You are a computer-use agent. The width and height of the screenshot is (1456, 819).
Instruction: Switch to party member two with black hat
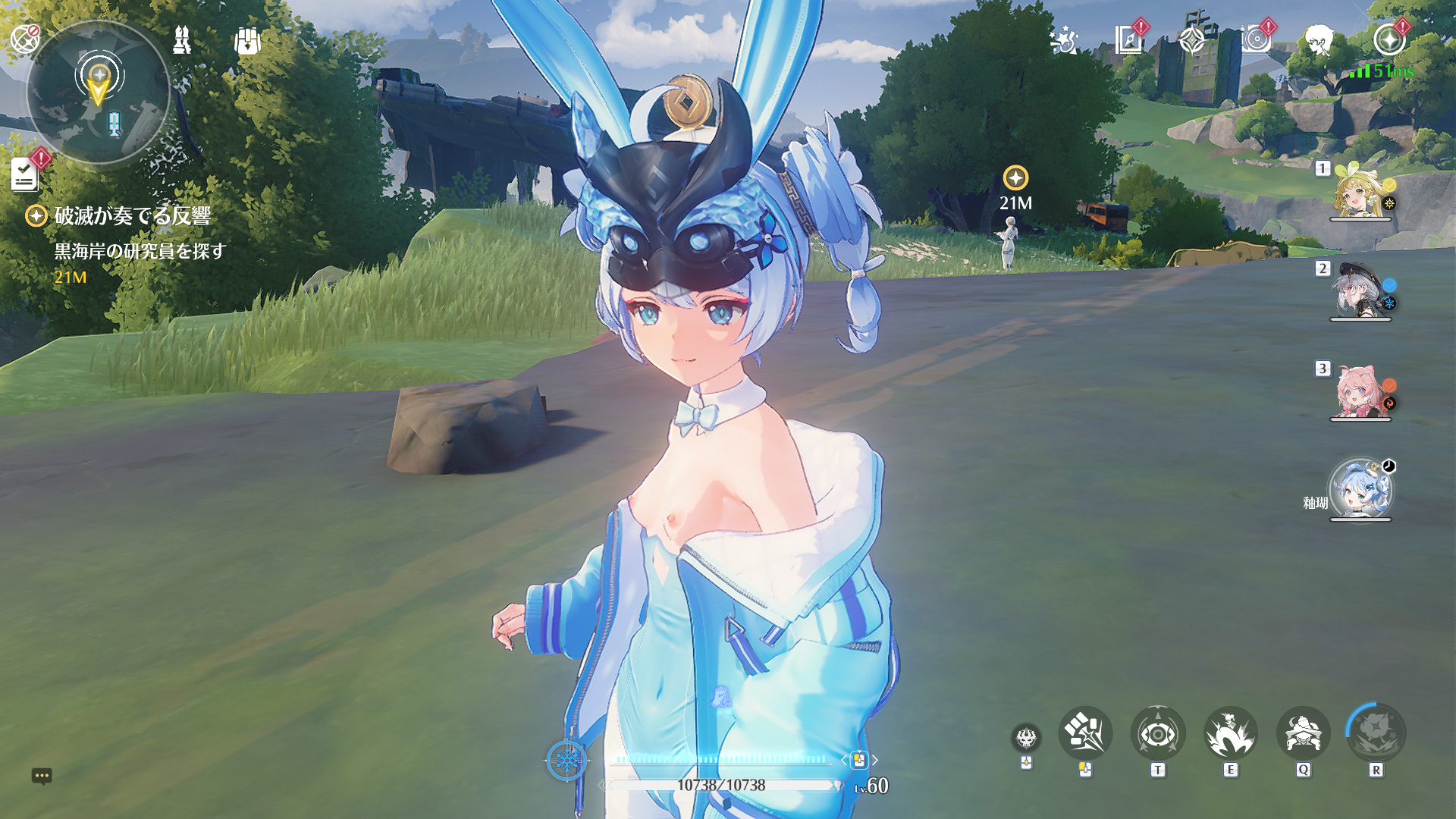point(1360,292)
